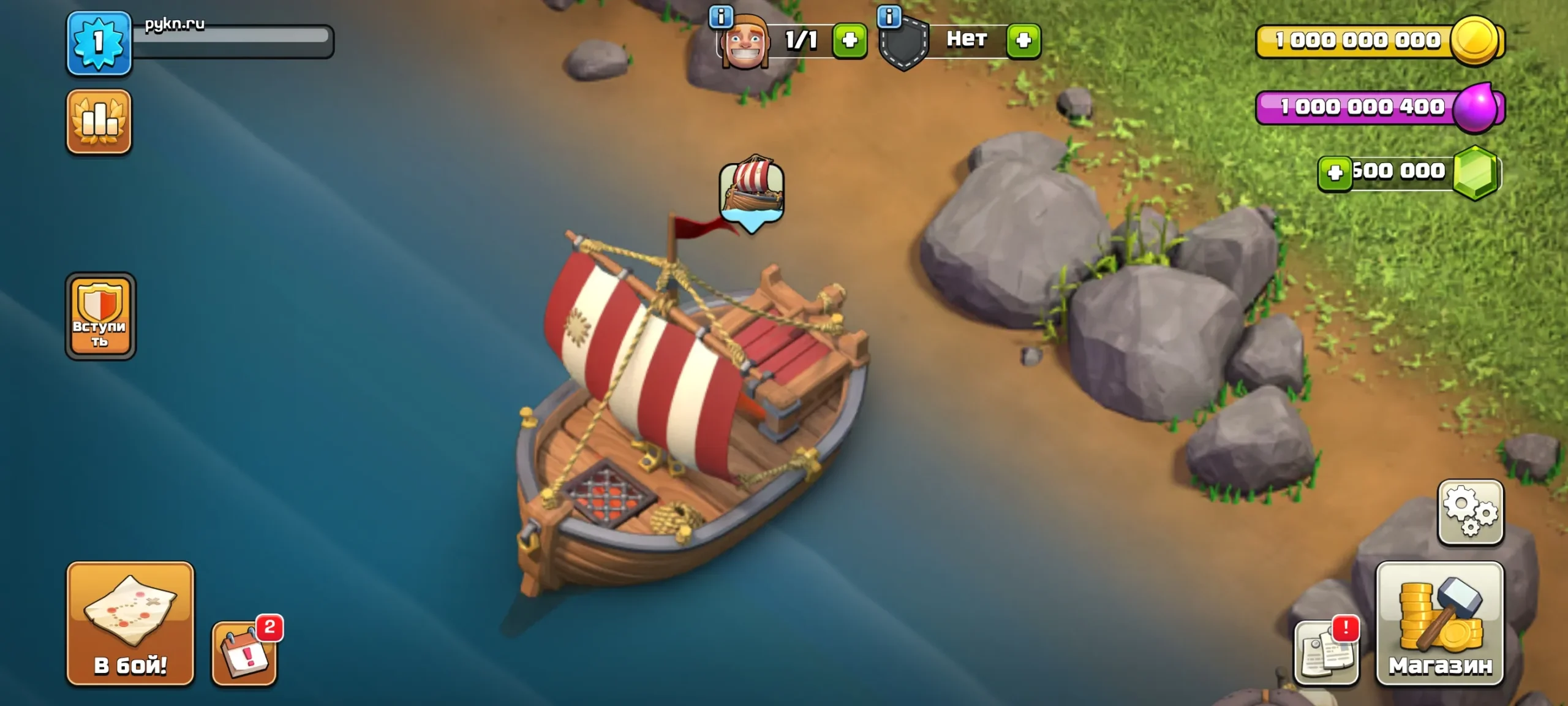Tap the boat travel bubble icon

[752, 192]
